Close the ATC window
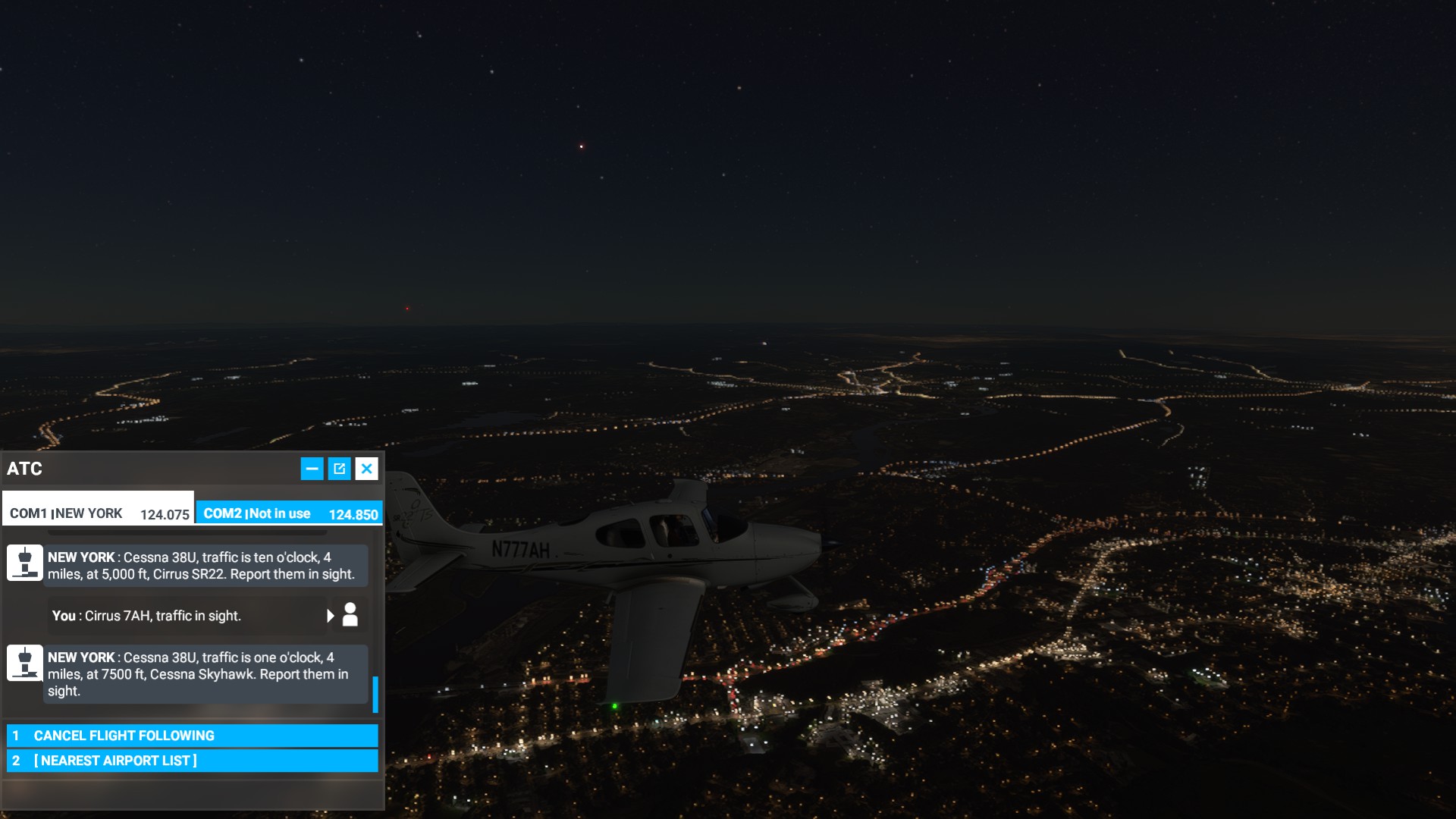The width and height of the screenshot is (1456, 819). click(x=367, y=469)
